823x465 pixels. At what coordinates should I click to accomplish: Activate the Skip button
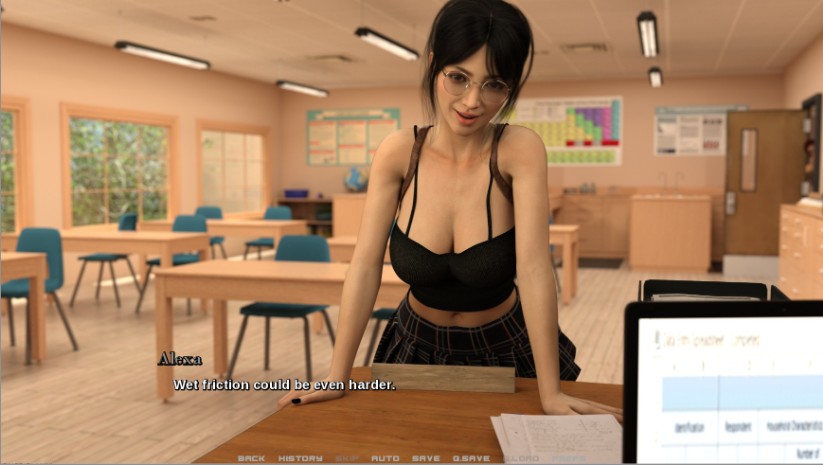point(347,458)
